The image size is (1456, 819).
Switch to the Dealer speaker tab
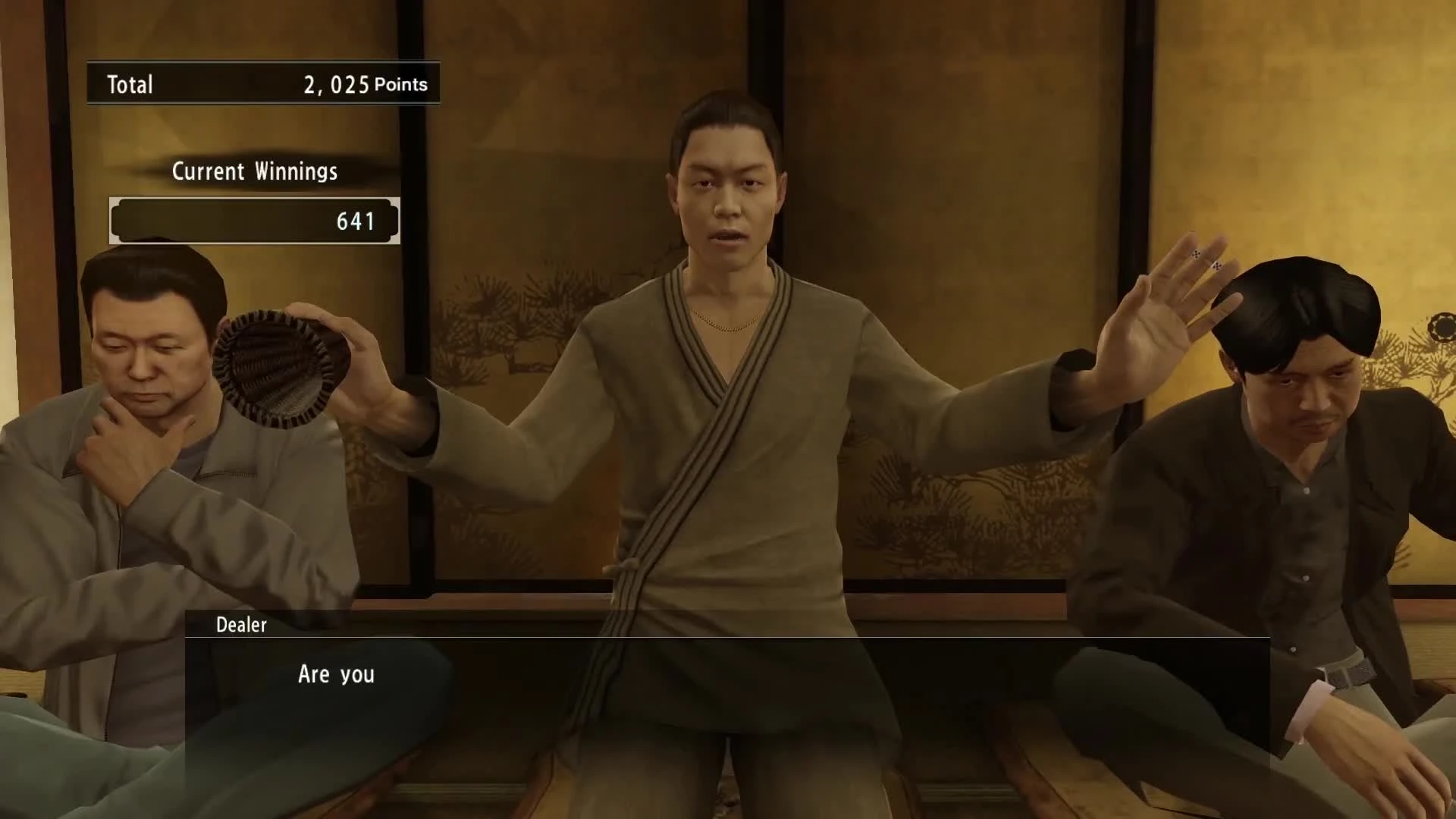240,625
